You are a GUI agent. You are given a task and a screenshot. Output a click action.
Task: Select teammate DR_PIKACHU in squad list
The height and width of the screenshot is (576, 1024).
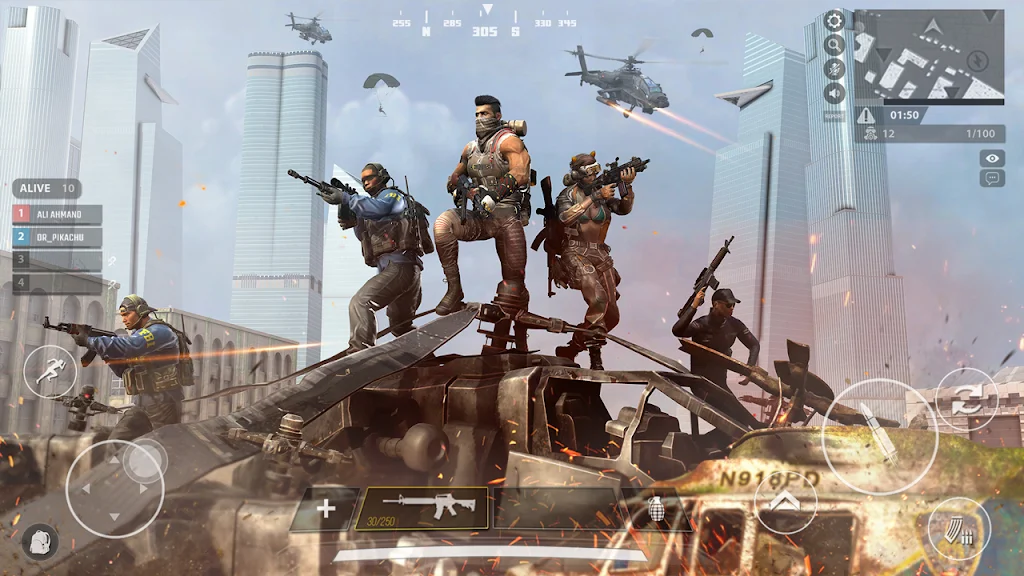click(x=57, y=238)
